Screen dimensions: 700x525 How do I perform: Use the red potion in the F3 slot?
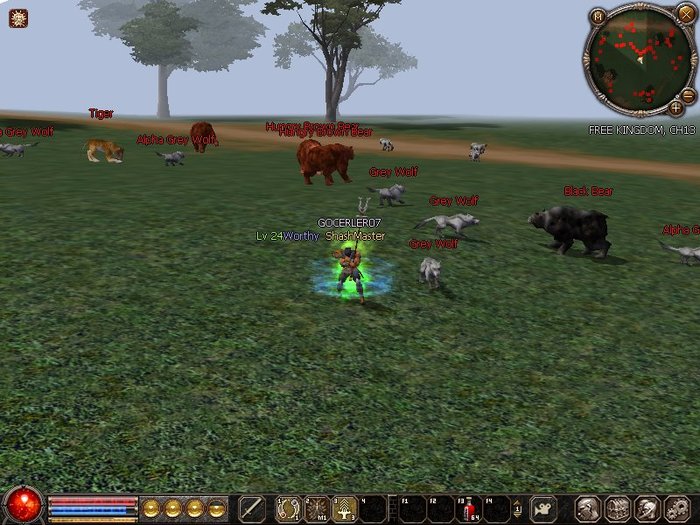468,510
